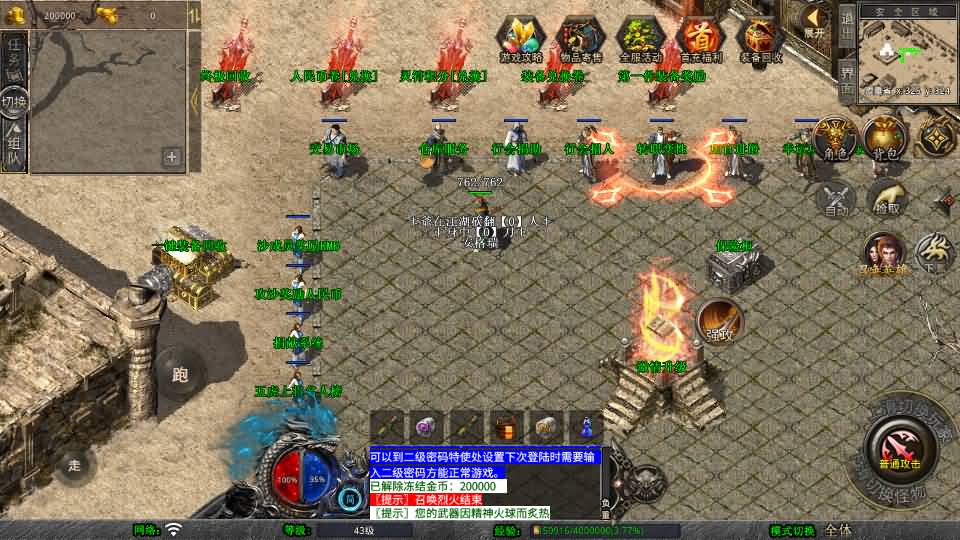Viewport: 960px width, 540px height.
Task: Click the 展开 expand arrow button
Action: coord(815,21)
